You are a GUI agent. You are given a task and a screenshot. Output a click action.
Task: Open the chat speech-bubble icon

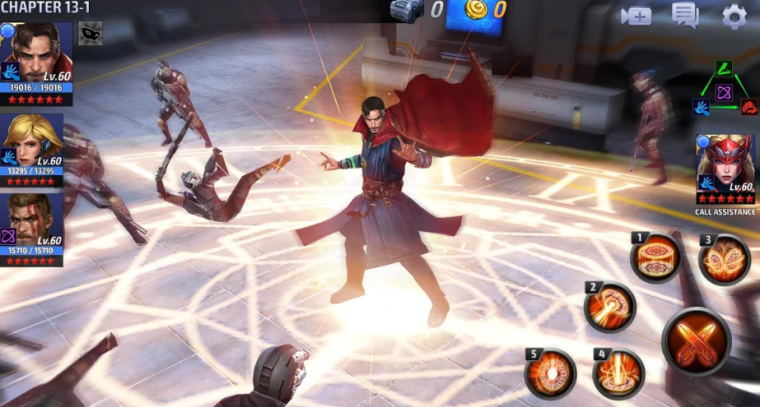click(x=685, y=15)
